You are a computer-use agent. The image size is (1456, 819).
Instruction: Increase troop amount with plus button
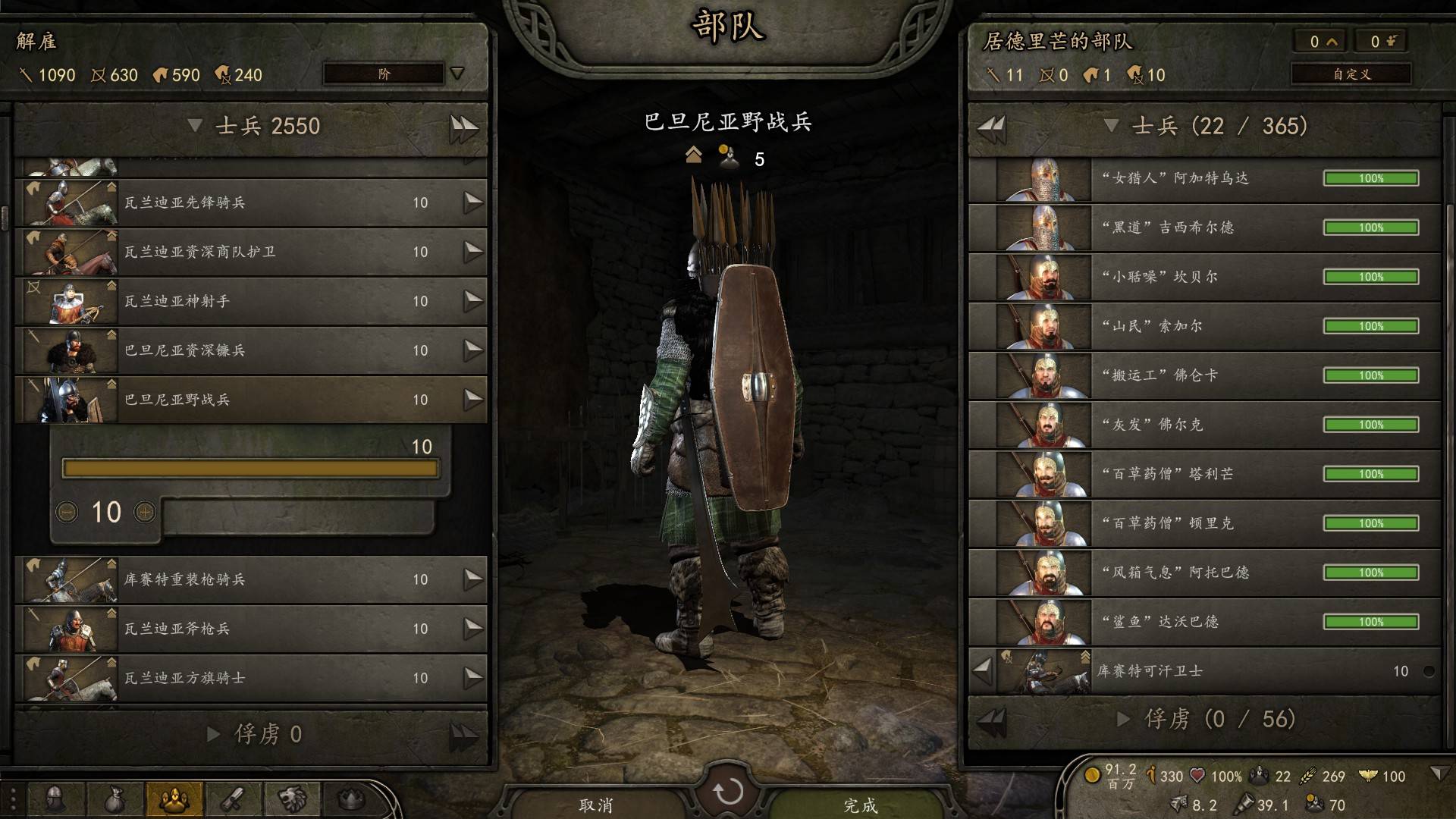click(x=144, y=513)
